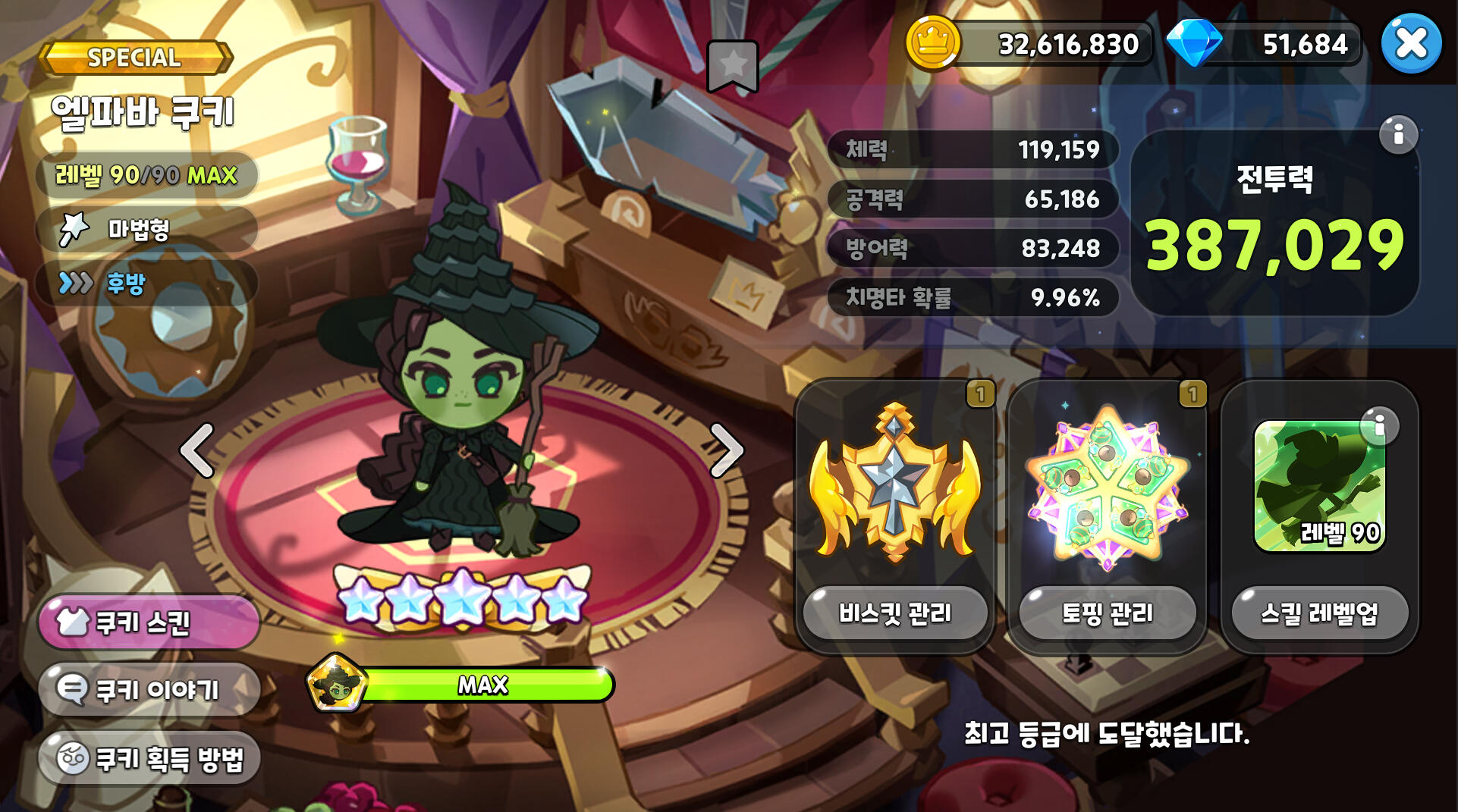This screenshot has width=1458, height=812.
Task: Show 쿠키 획득 방법 (how to obtain)
Action: click(149, 757)
